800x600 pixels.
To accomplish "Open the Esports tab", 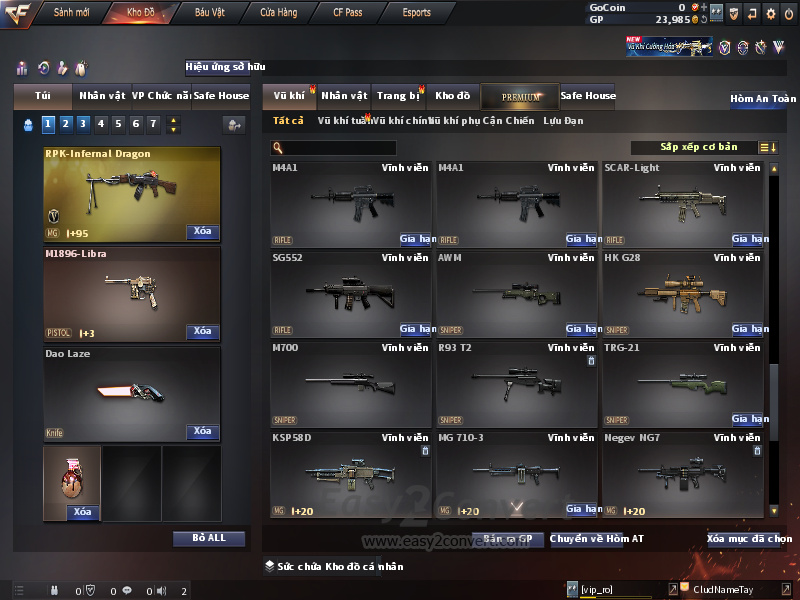I will pos(416,13).
